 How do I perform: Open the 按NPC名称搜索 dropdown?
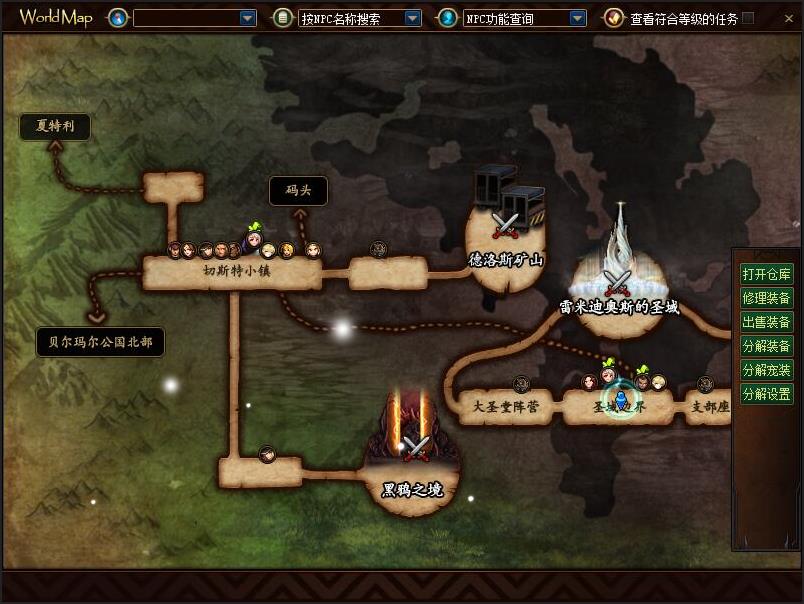coord(412,18)
